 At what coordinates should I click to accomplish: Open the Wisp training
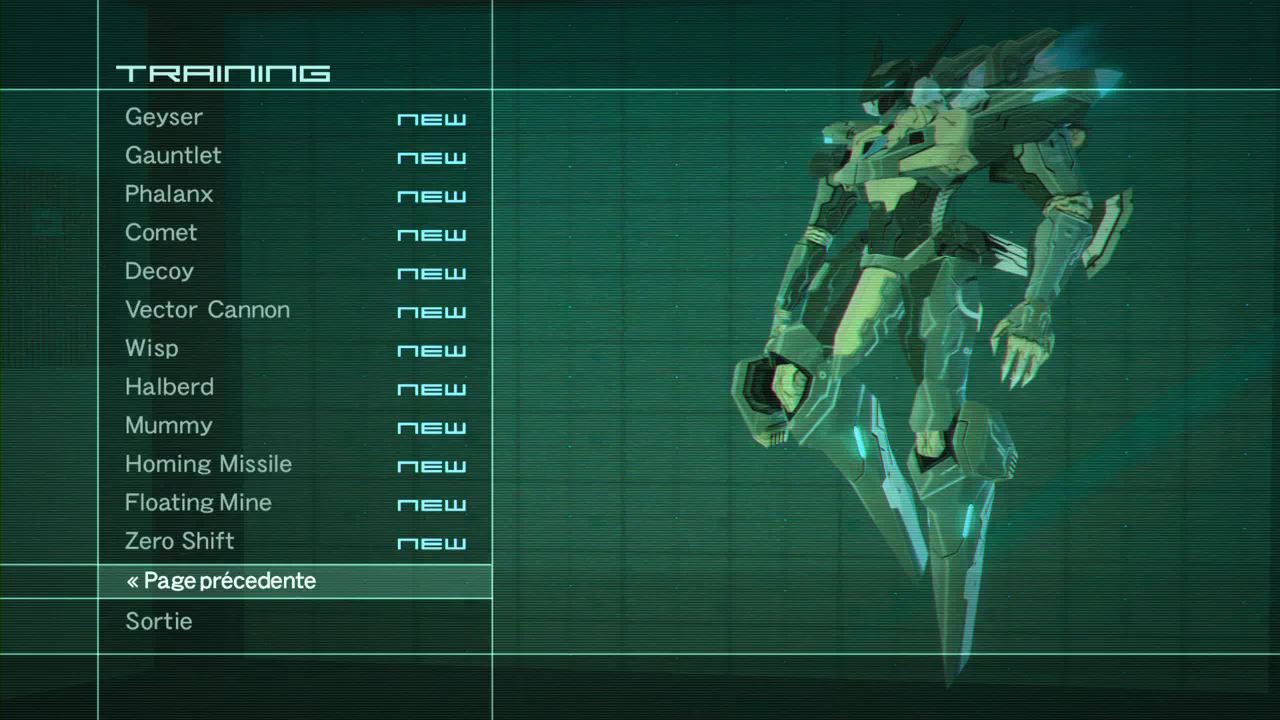(151, 348)
